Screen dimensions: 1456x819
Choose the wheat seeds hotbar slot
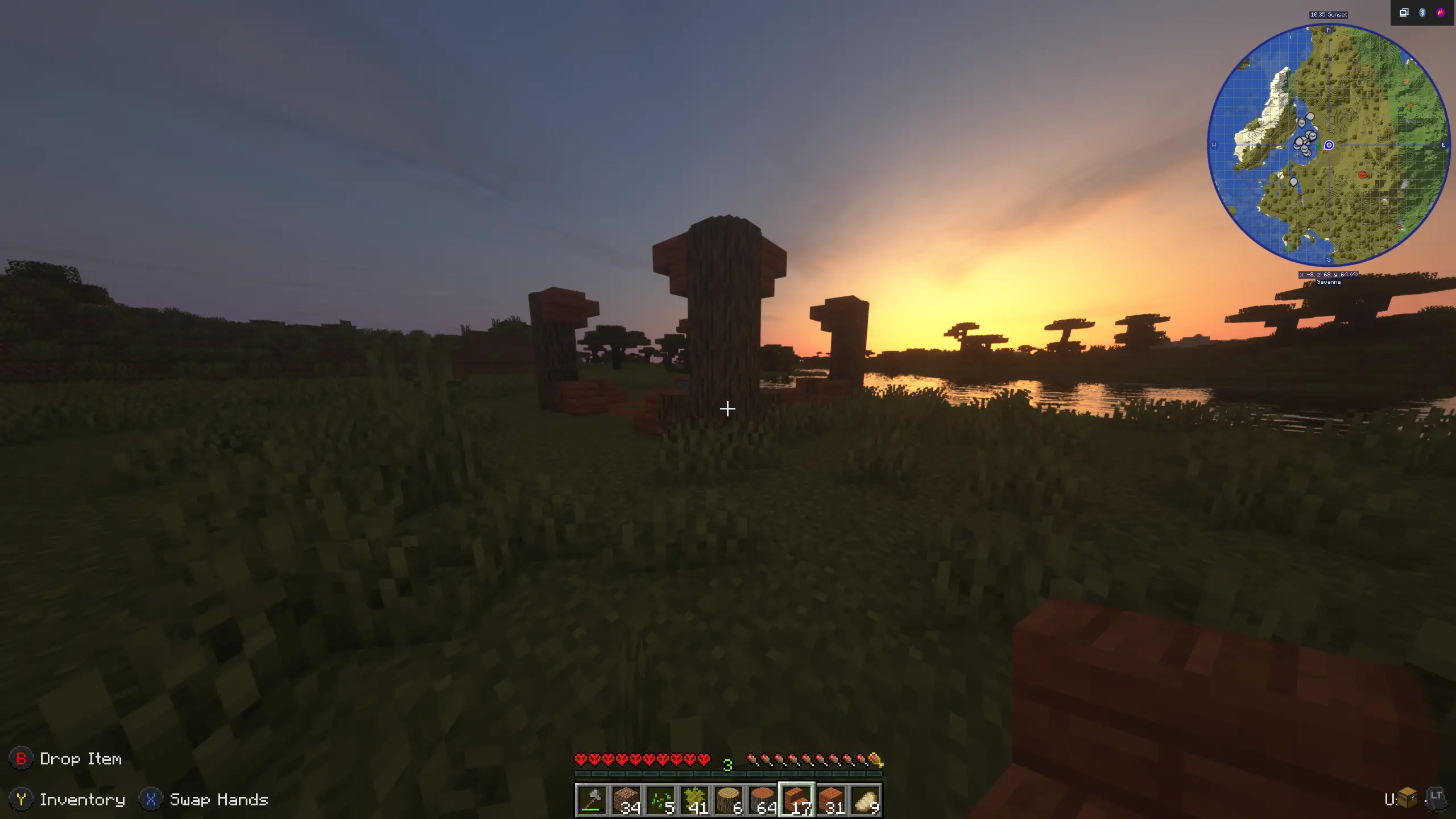coord(660,800)
